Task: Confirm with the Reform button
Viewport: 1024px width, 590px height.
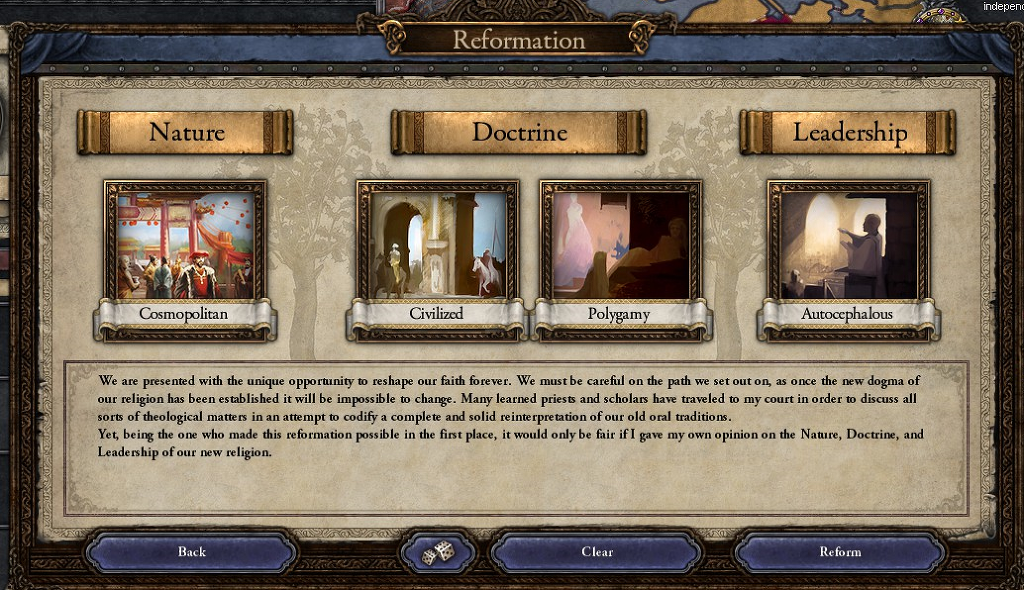Action: pyautogui.click(x=839, y=552)
